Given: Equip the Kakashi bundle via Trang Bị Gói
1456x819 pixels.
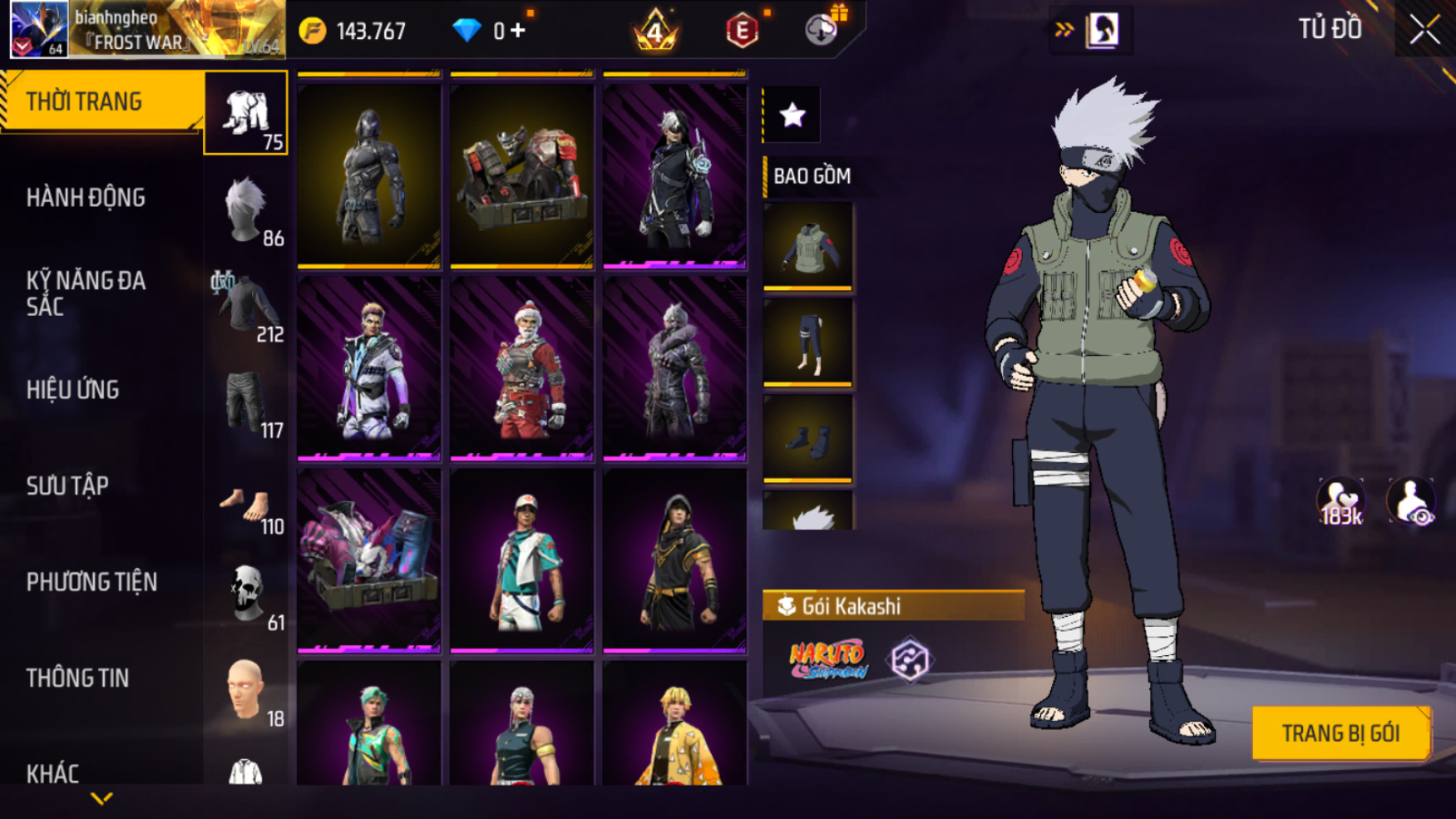Looking at the screenshot, I should click(1340, 733).
